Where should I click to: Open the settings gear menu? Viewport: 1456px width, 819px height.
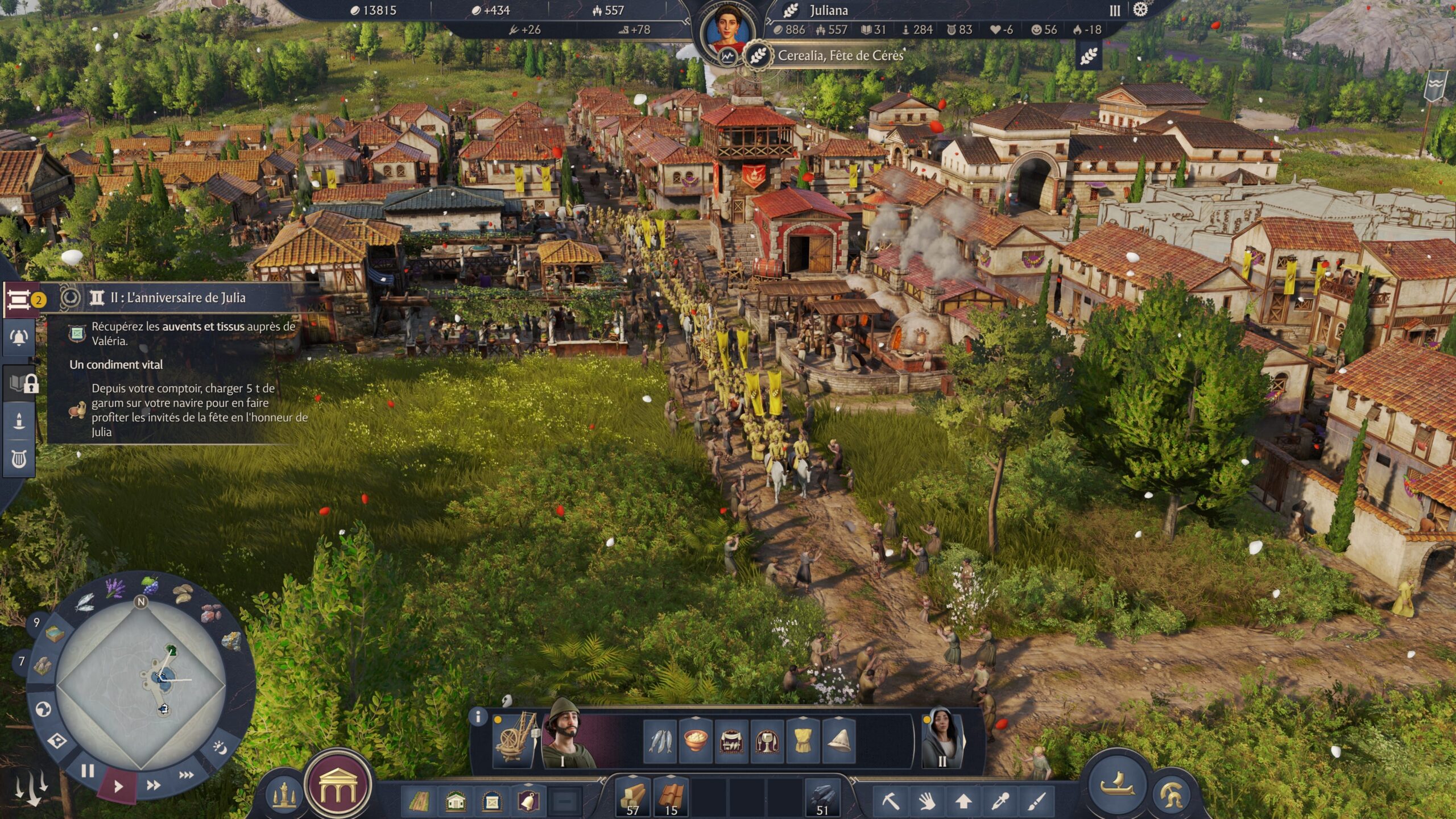click(x=1140, y=10)
